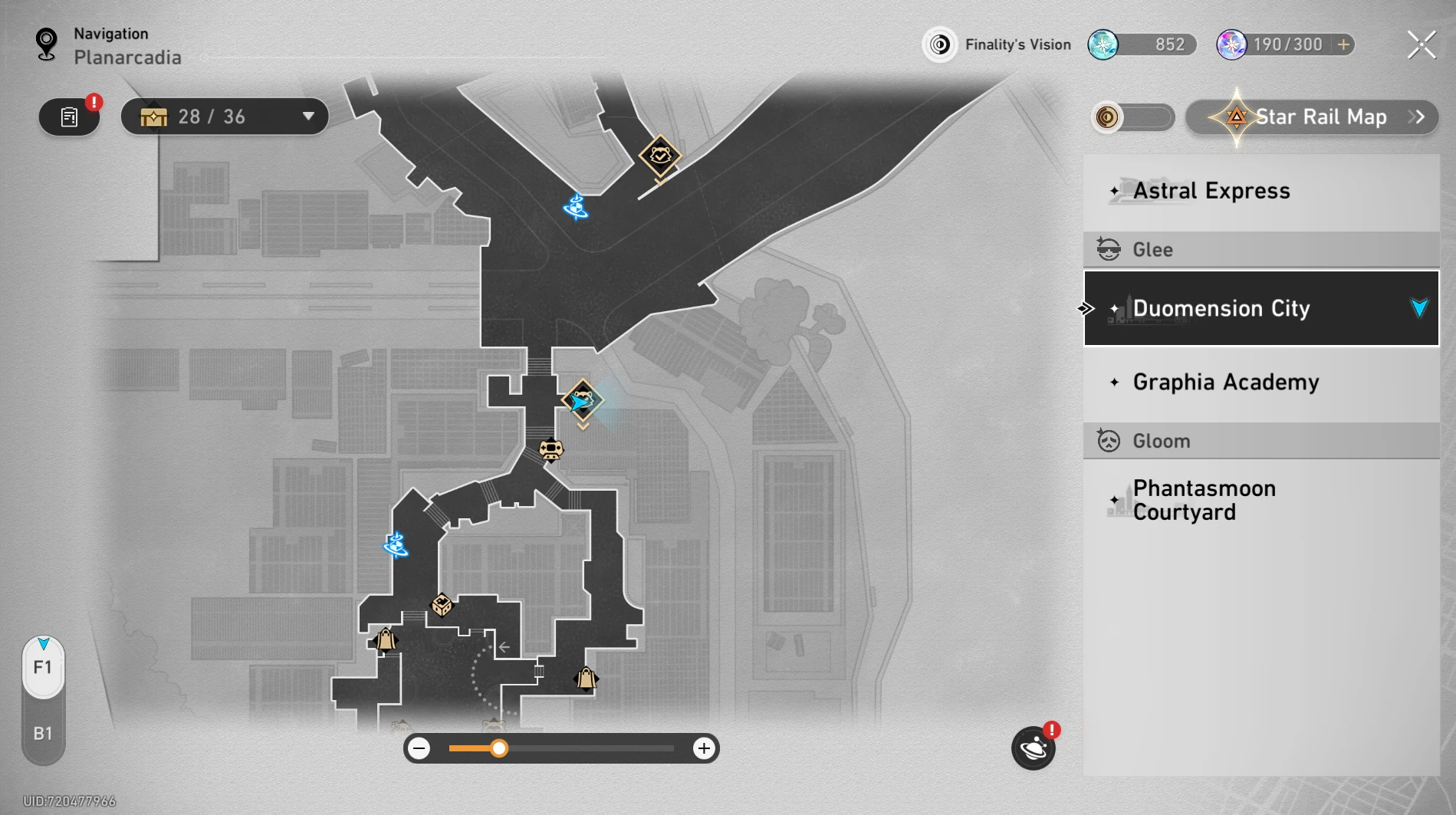
Task: Select the upper blue space anchor marker
Action: 576,206
